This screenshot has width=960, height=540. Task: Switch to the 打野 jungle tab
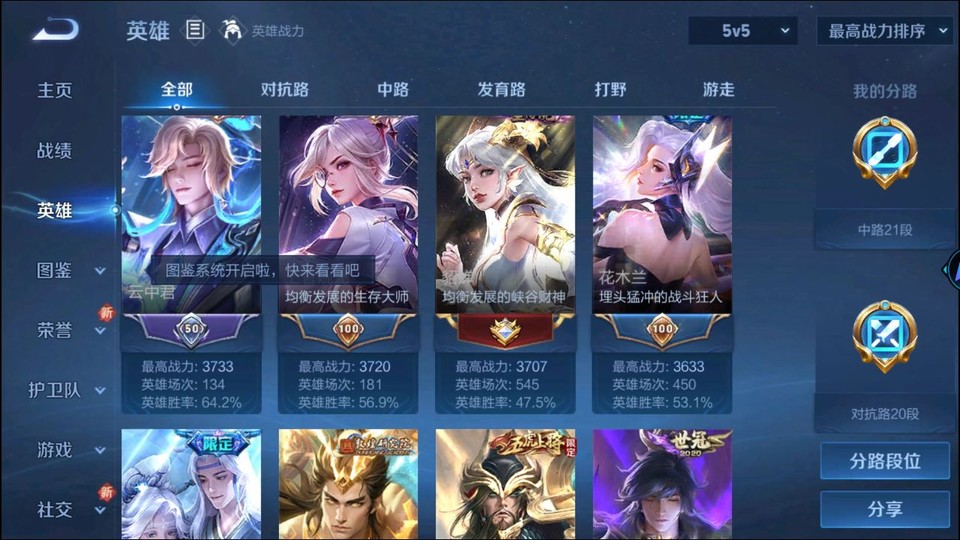(x=610, y=89)
